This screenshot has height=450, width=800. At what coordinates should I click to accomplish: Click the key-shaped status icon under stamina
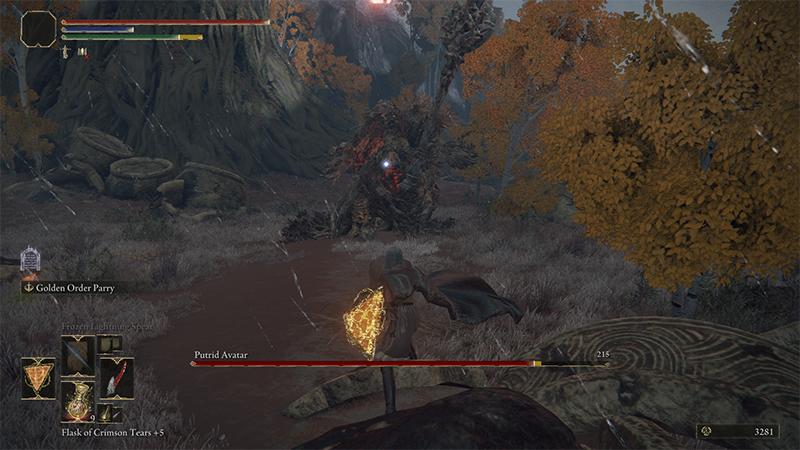(x=66, y=50)
